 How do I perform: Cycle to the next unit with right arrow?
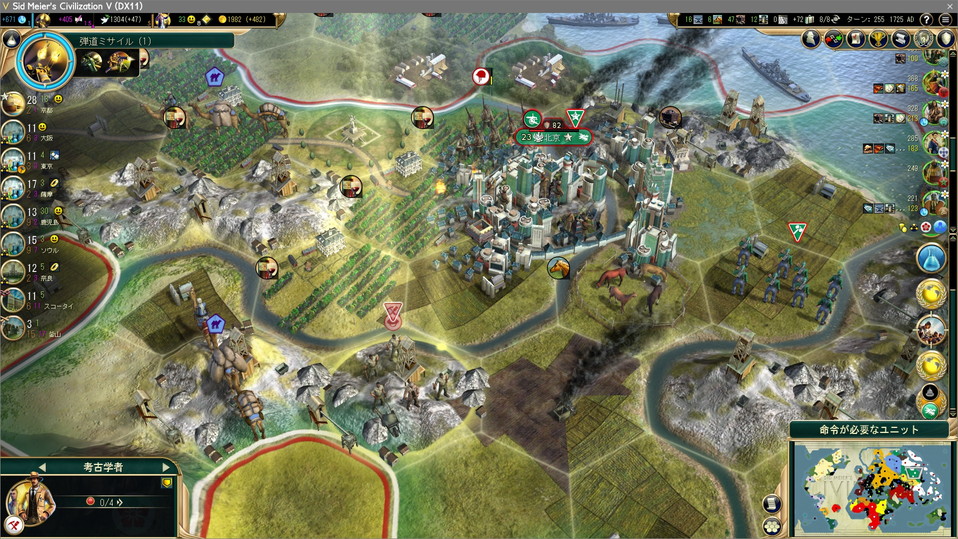pos(166,467)
